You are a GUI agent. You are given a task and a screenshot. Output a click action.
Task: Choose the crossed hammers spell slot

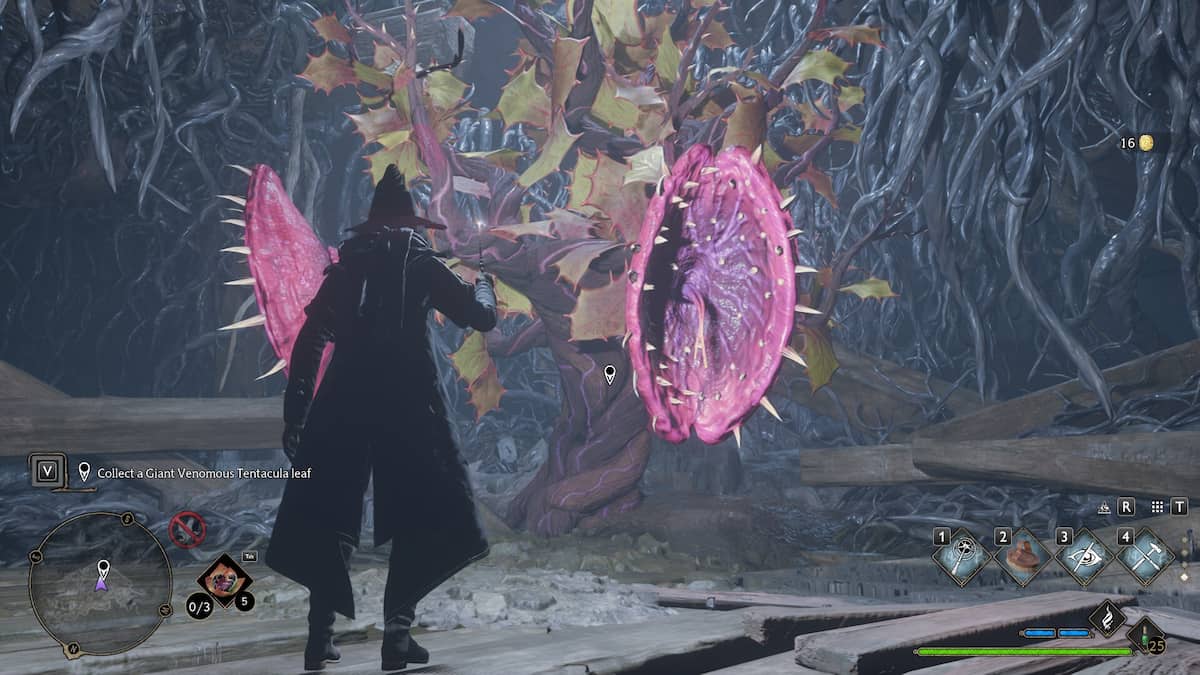click(1145, 558)
